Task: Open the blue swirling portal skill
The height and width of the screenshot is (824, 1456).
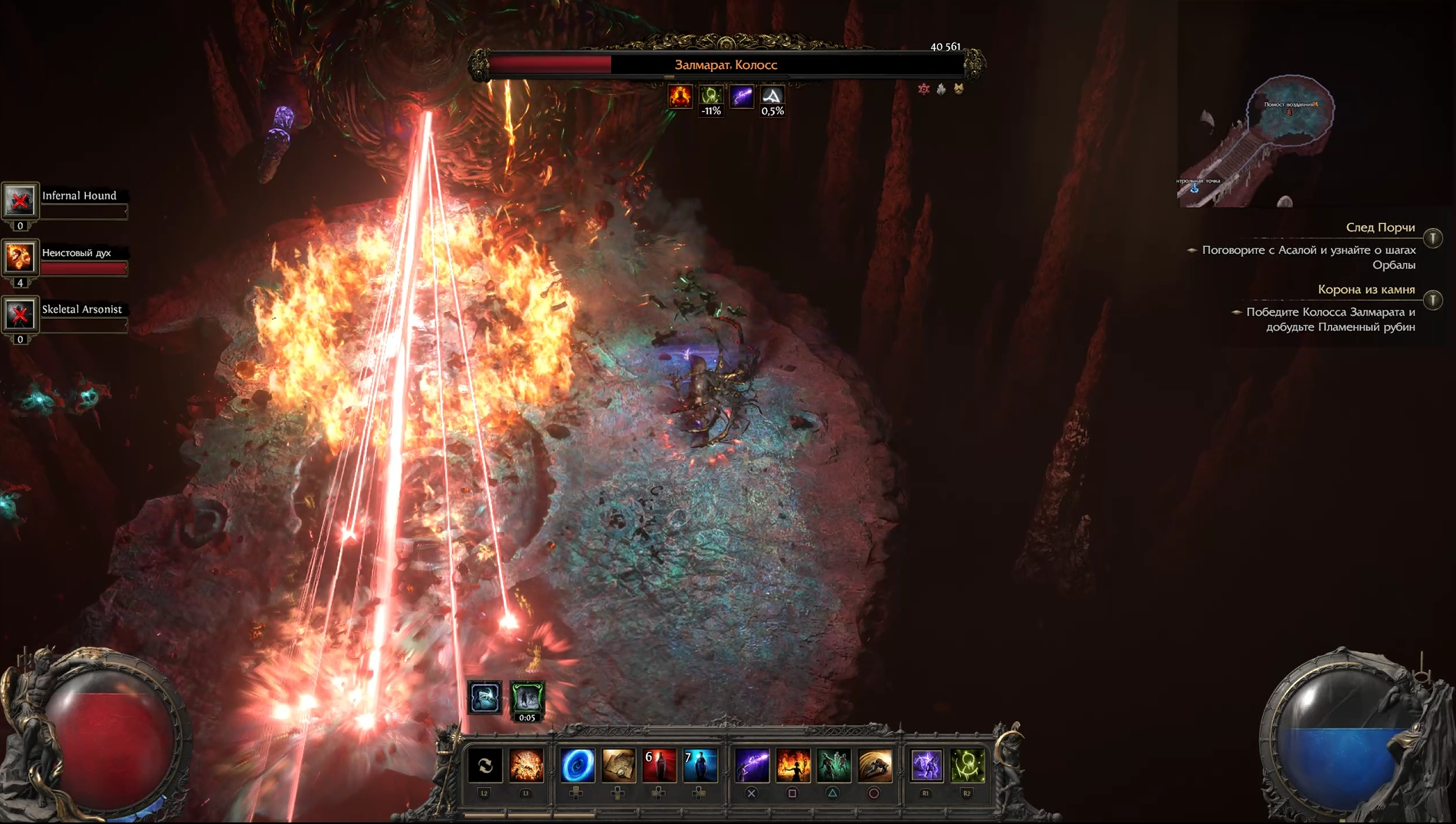Action: coord(577,765)
